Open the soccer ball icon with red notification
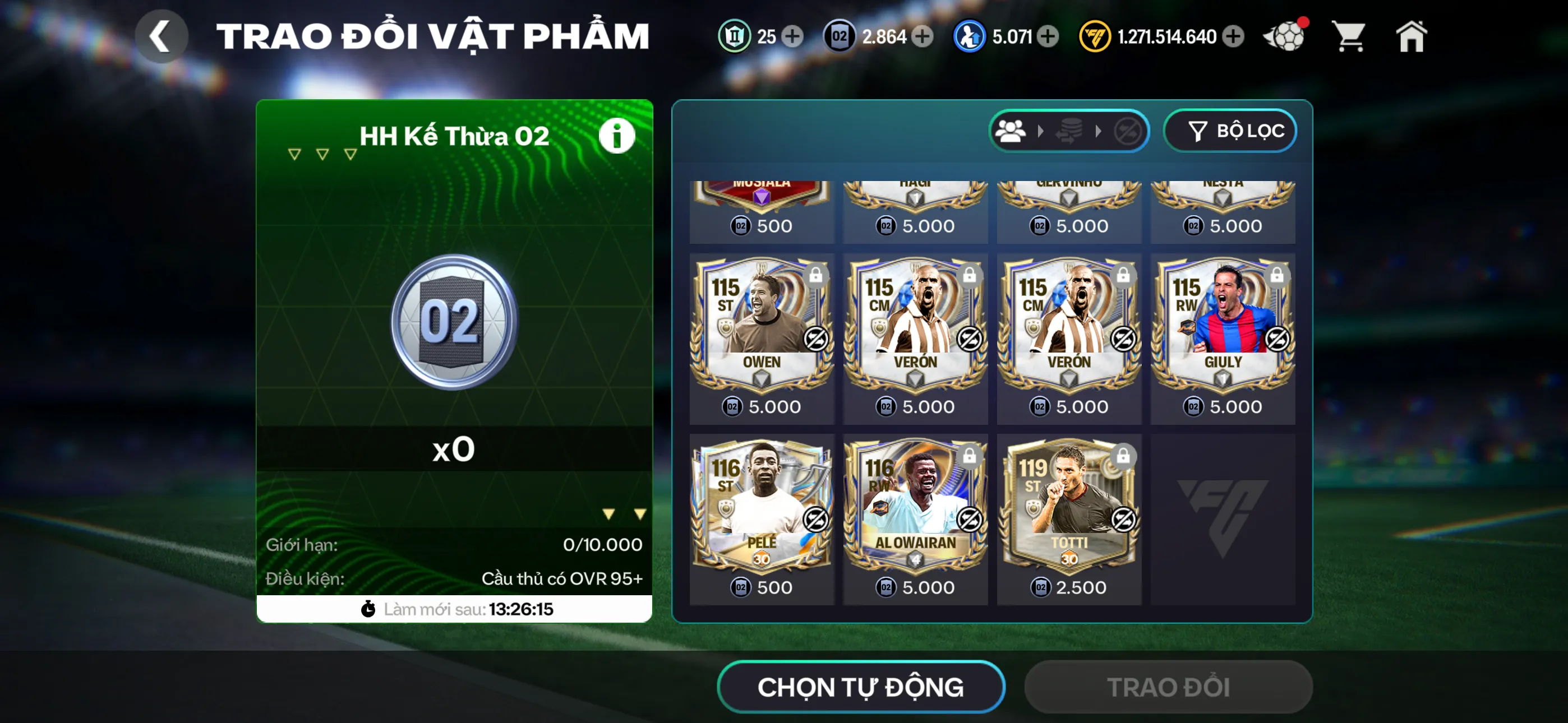The width and height of the screenshot is (1568, 723). [1284, 36]
